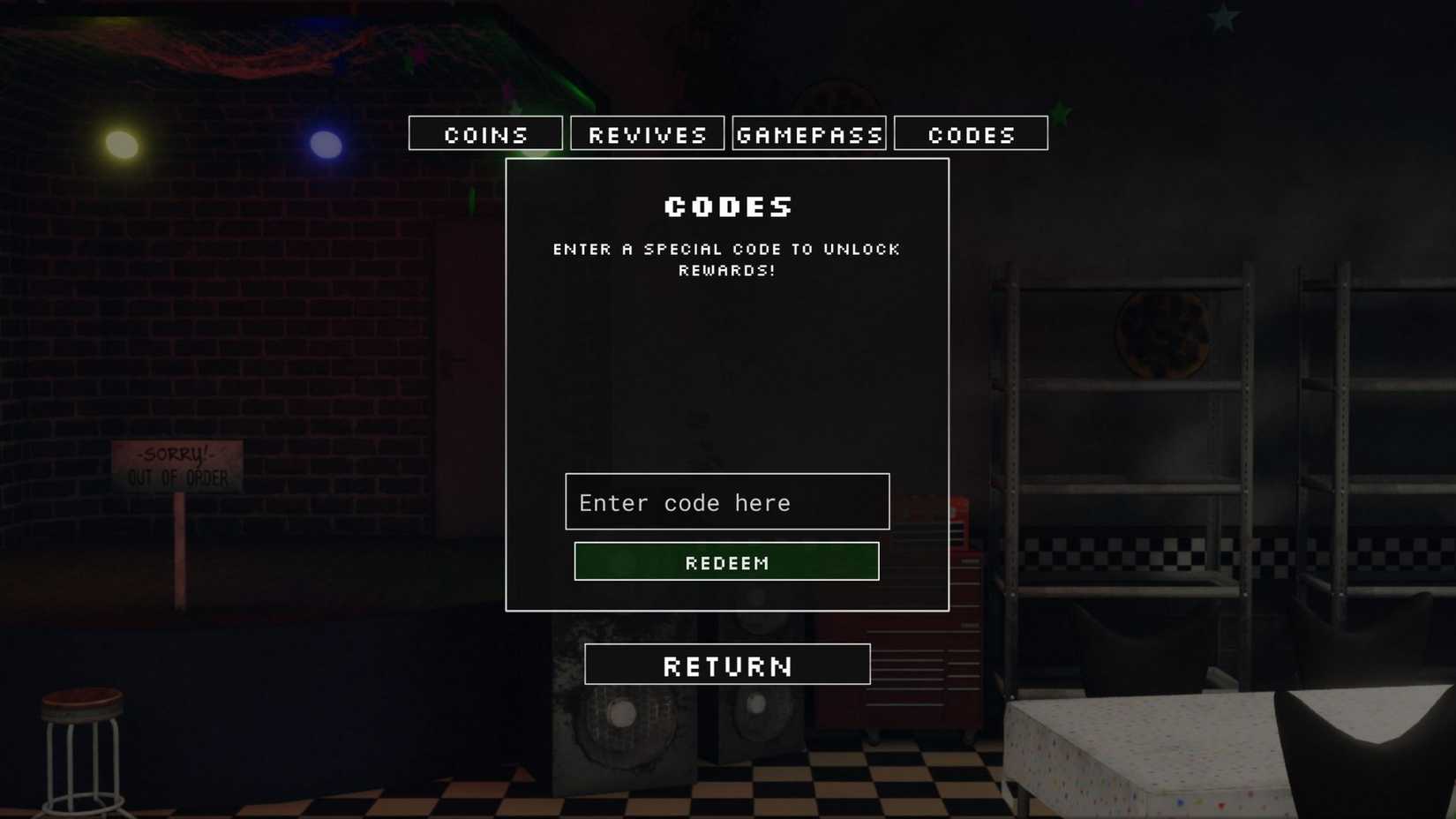Open the CODES redemption tab
This screenshot has width=1456, height=819.
pyautogui.click(x=970, y=133)
